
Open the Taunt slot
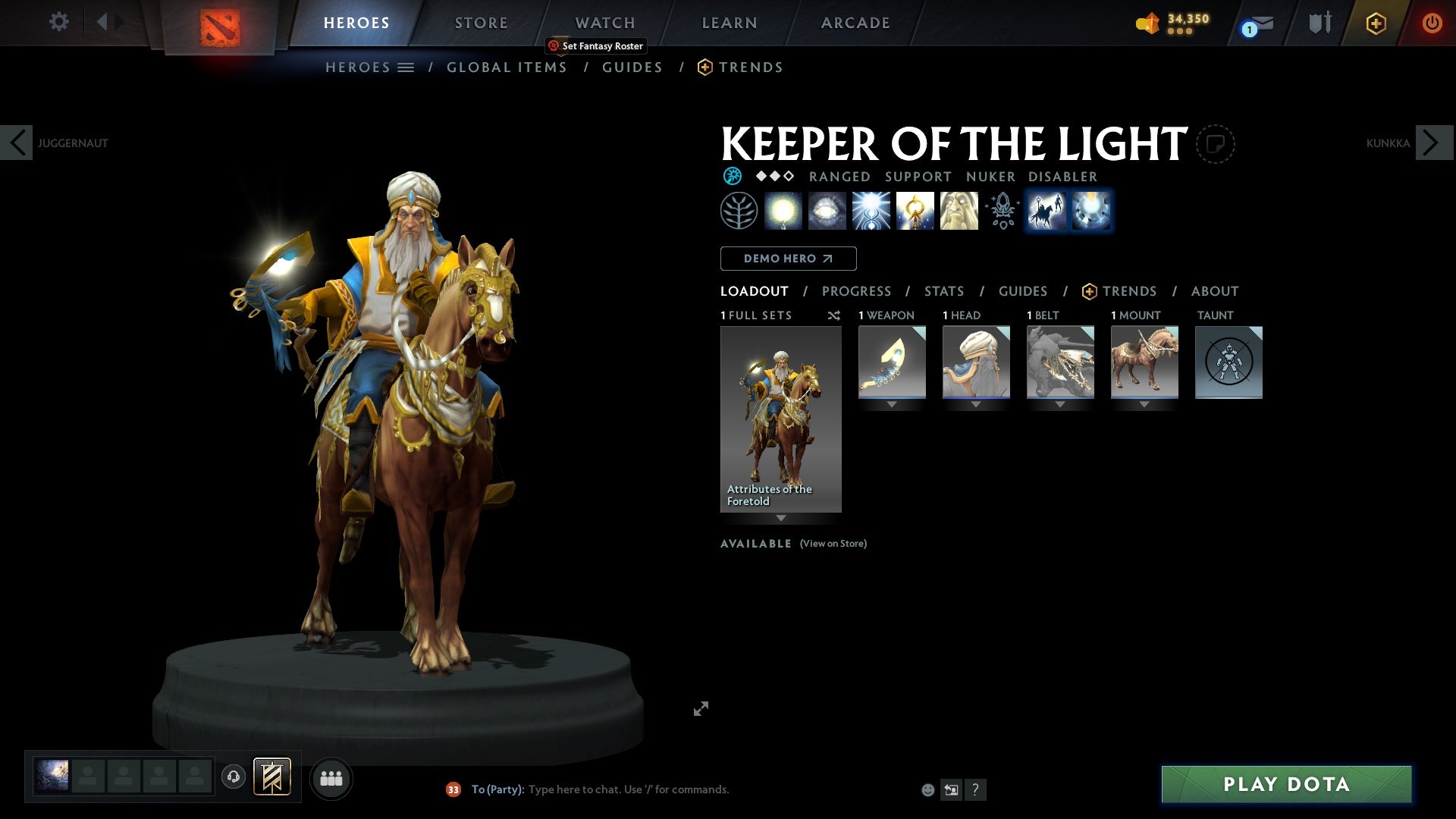(x=1228, y=362)
